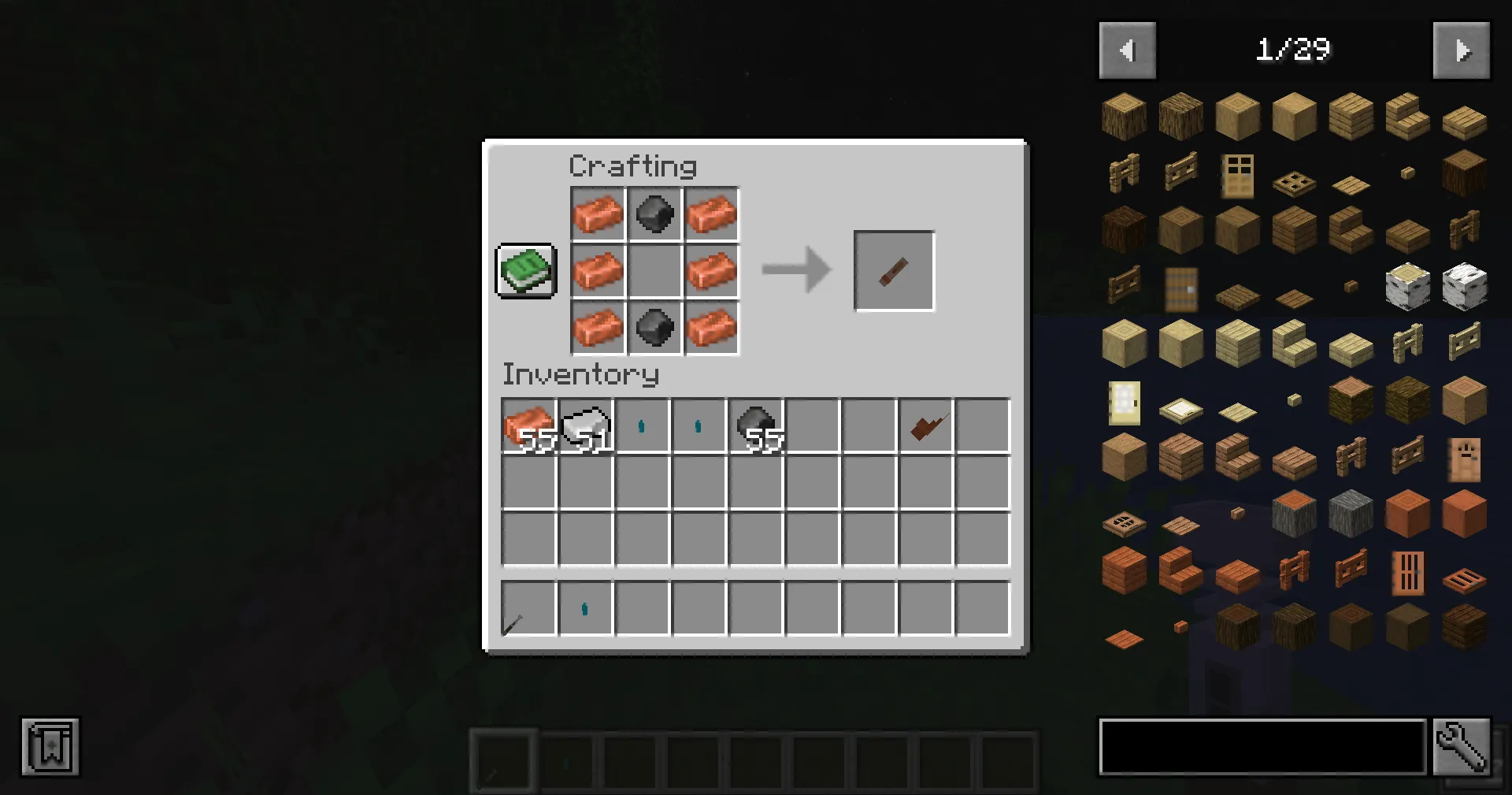Go to the previous JEI page
The height and width of the screenshot is (795, 1512).
pos(1128,50)
